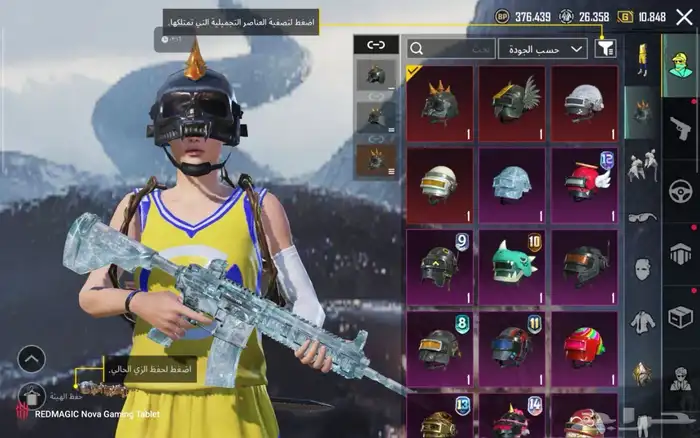
Task: Toggle the chain link button above presets
Action: pos(376,45)
